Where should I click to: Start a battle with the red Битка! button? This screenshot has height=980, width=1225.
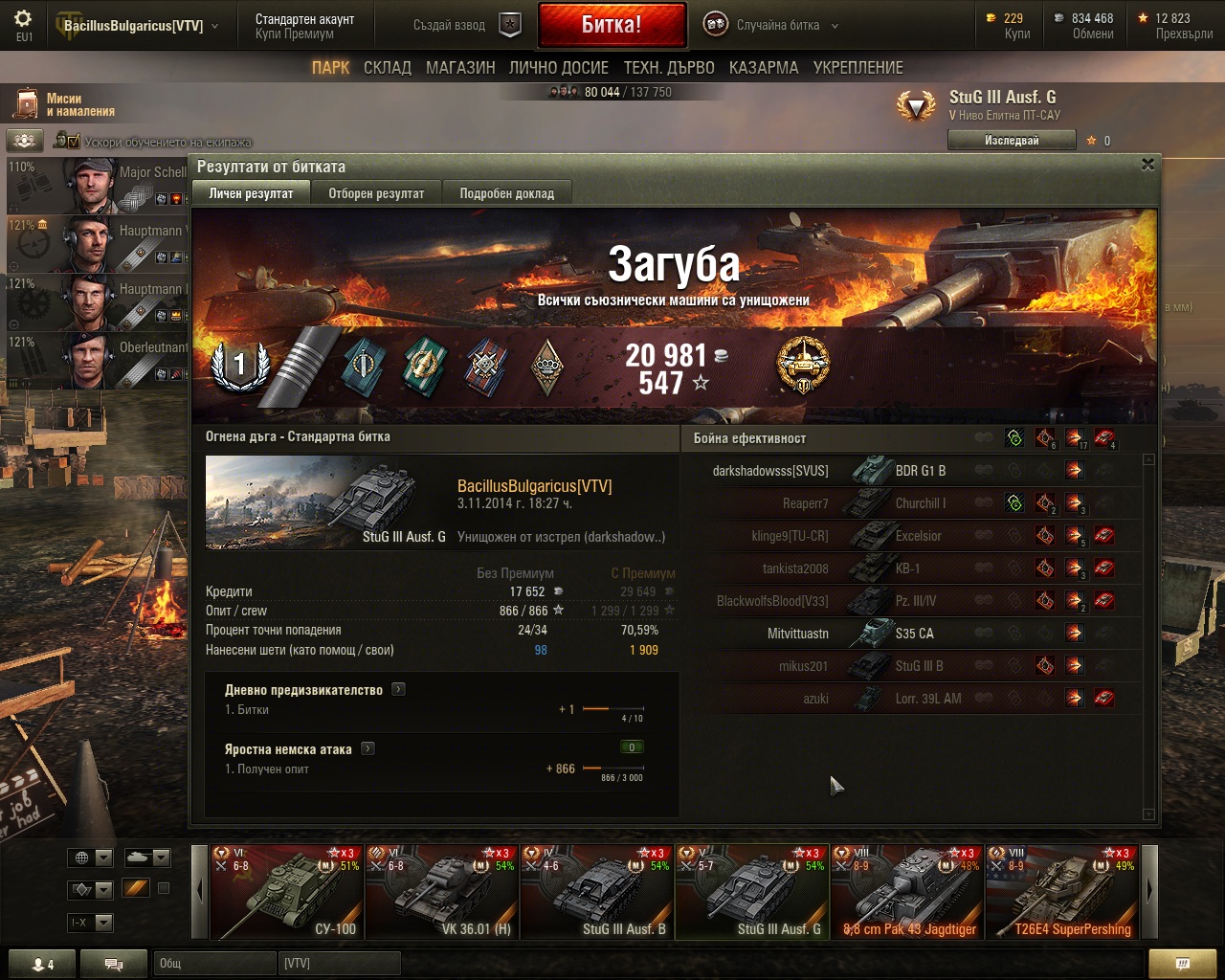click(612, 25)
